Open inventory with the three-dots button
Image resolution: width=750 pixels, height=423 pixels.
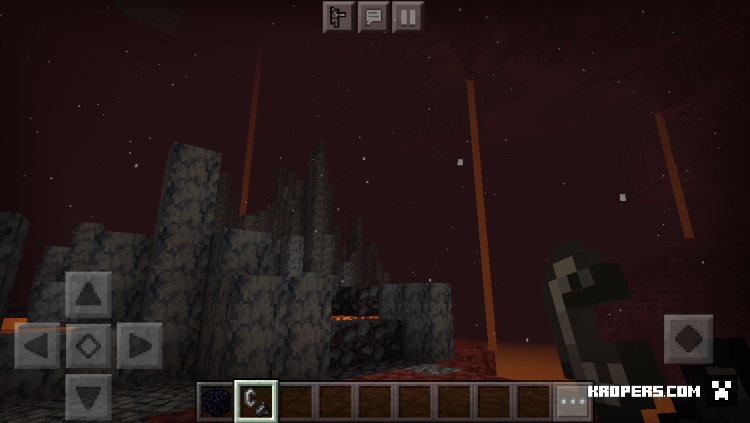coord(572,401)
